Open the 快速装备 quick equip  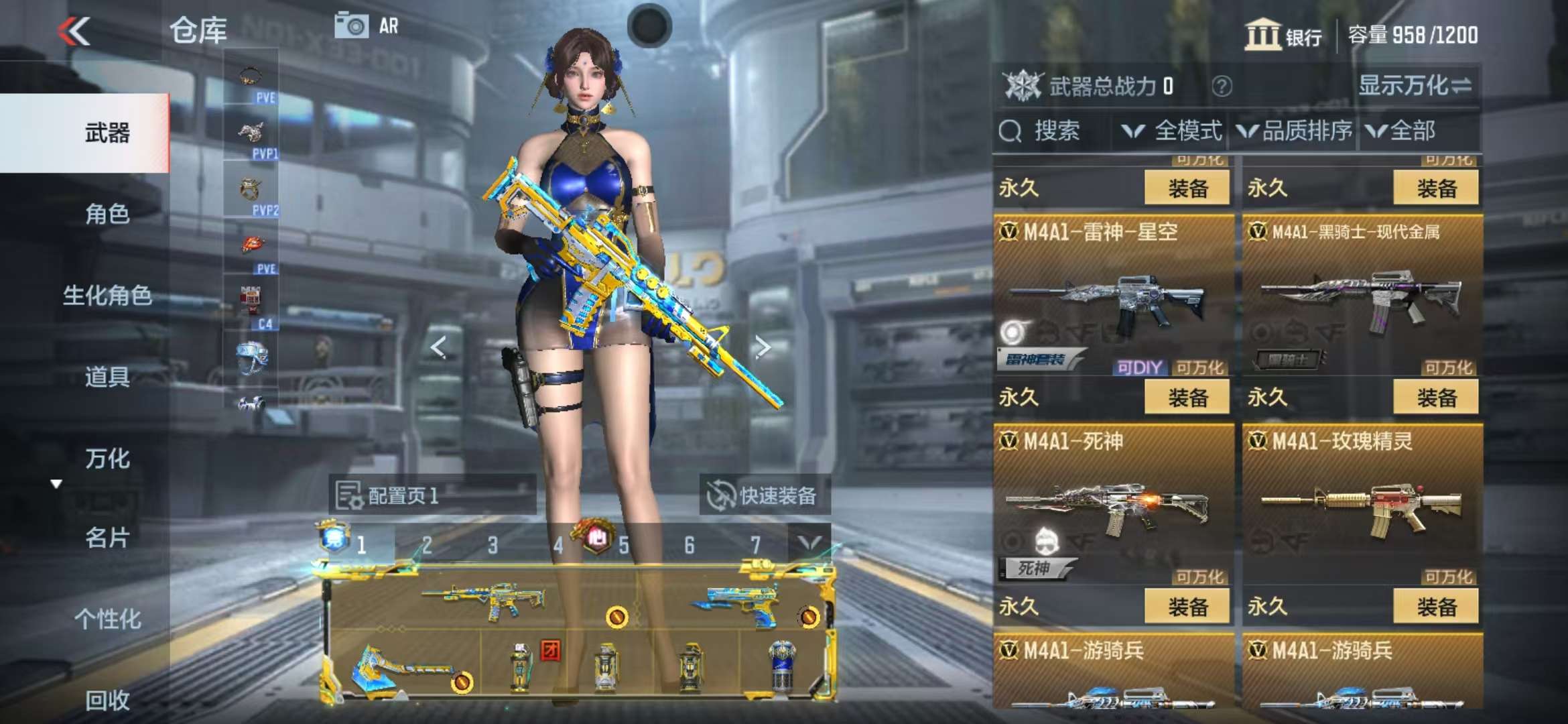click(x=764, y=496)
